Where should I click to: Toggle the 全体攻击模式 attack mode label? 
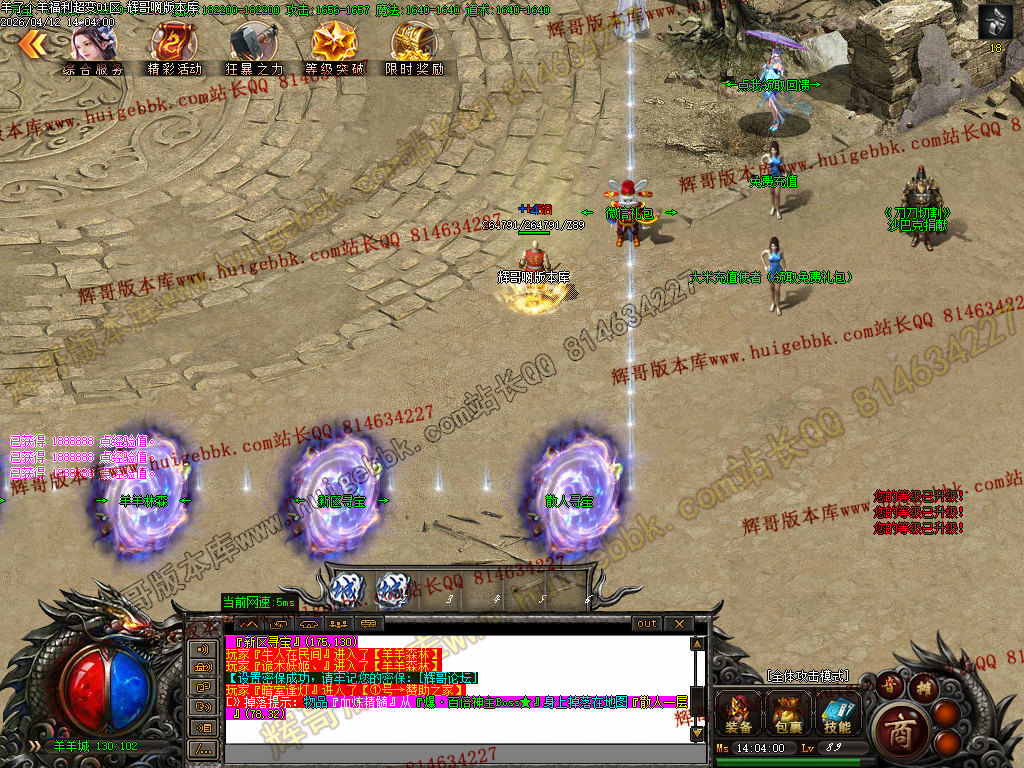point(807,677)
